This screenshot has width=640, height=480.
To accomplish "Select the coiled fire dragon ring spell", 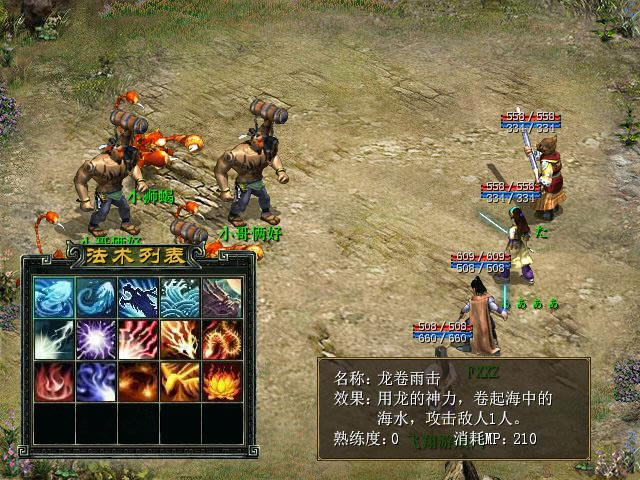I will (x=221, y=339).
